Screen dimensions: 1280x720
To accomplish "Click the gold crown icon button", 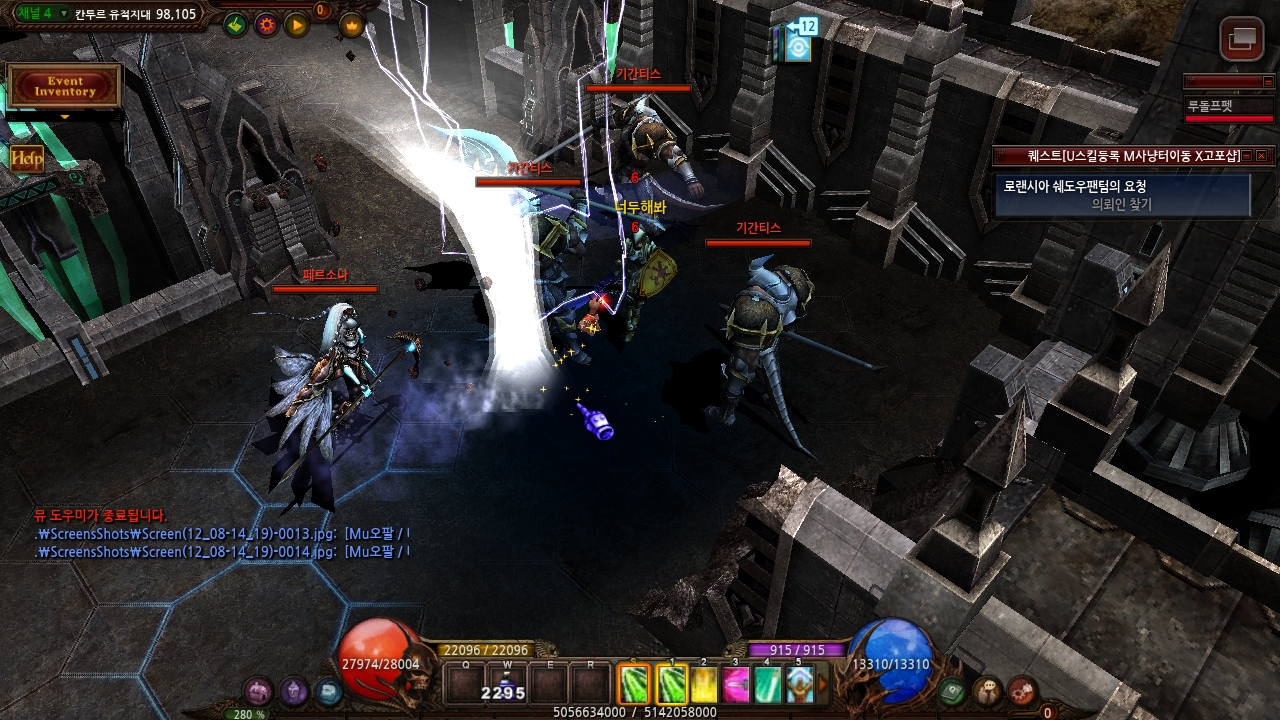I will pyautogui.click(x=352, y=25).
